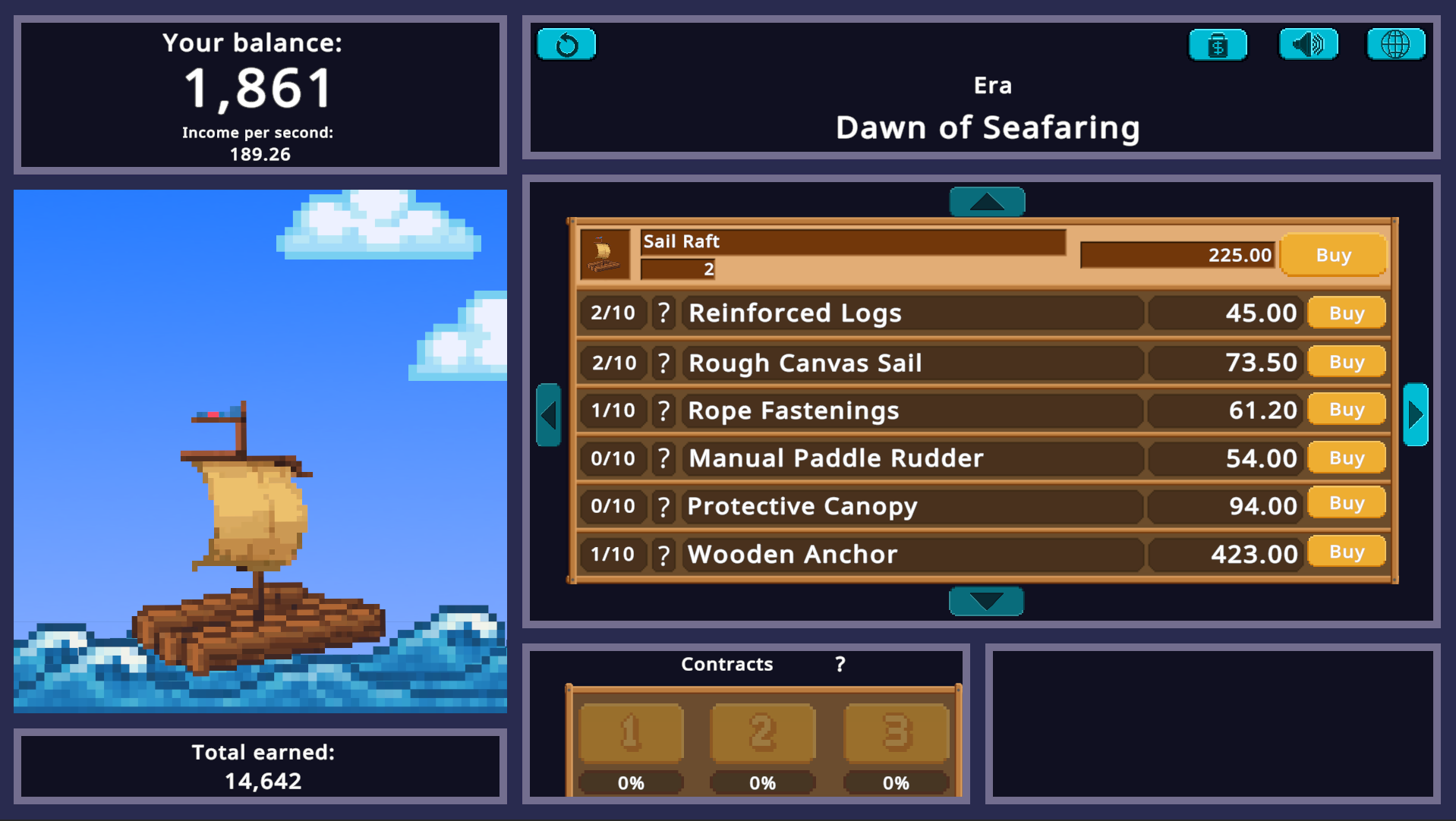
Task: Open contract slot 2
Action: click(x=762, y=732)
